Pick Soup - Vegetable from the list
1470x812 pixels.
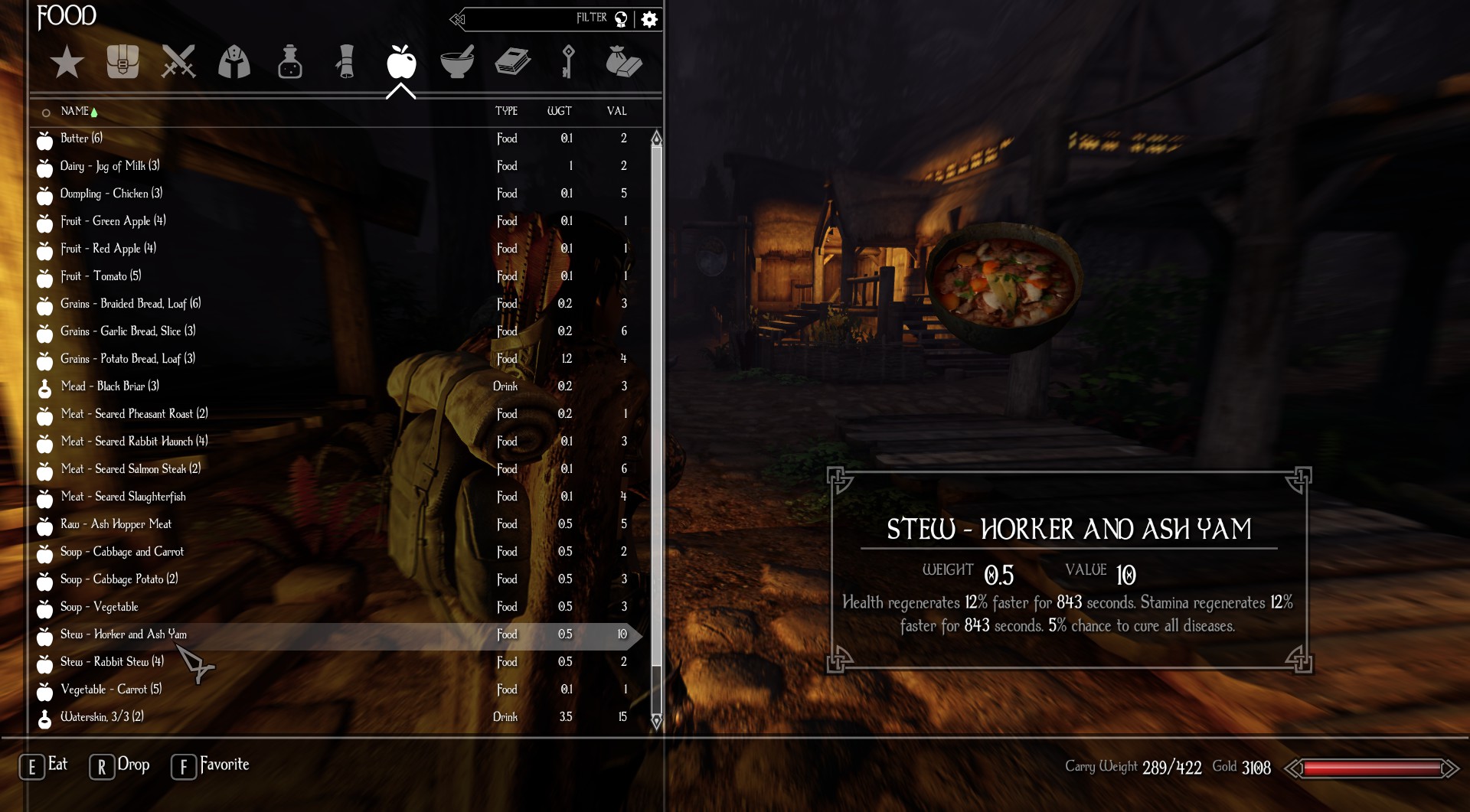(x=100, y=607)
